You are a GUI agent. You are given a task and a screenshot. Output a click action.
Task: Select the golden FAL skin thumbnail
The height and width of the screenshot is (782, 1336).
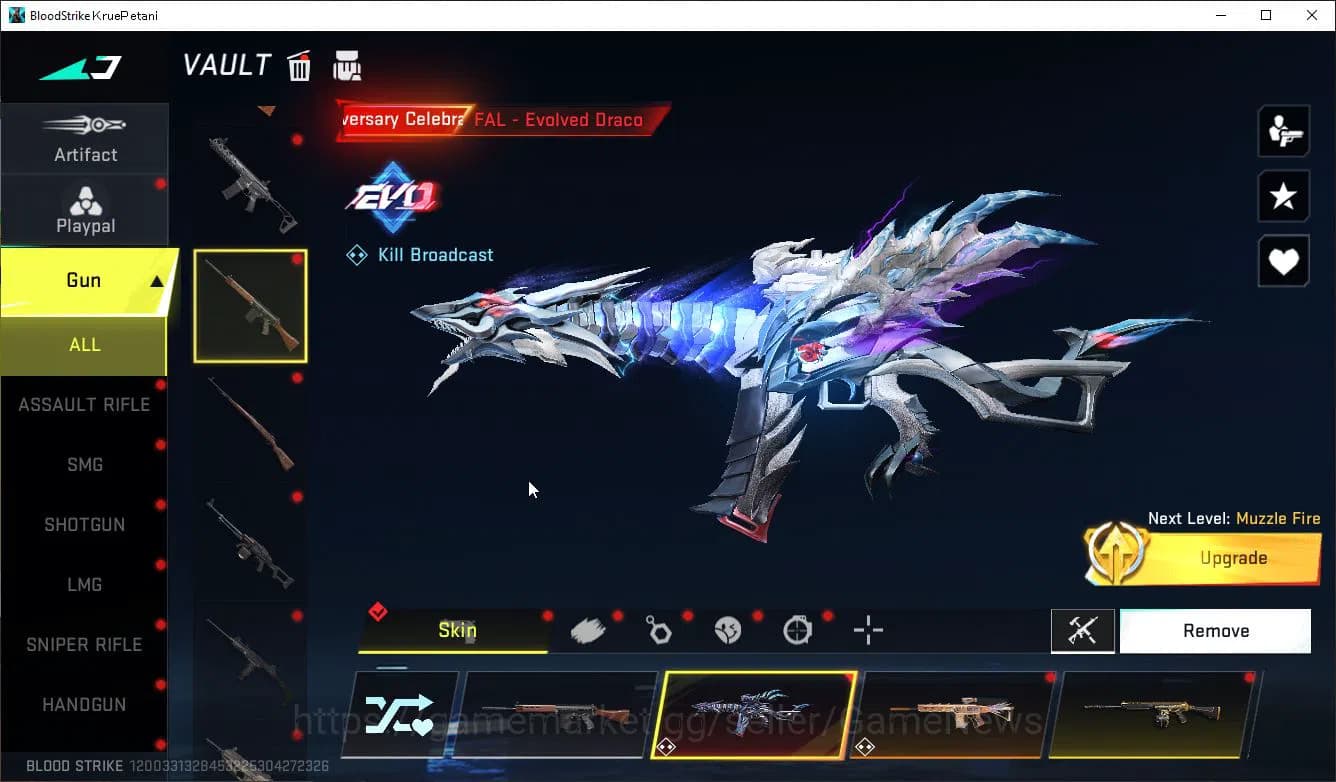[1155, 712]
